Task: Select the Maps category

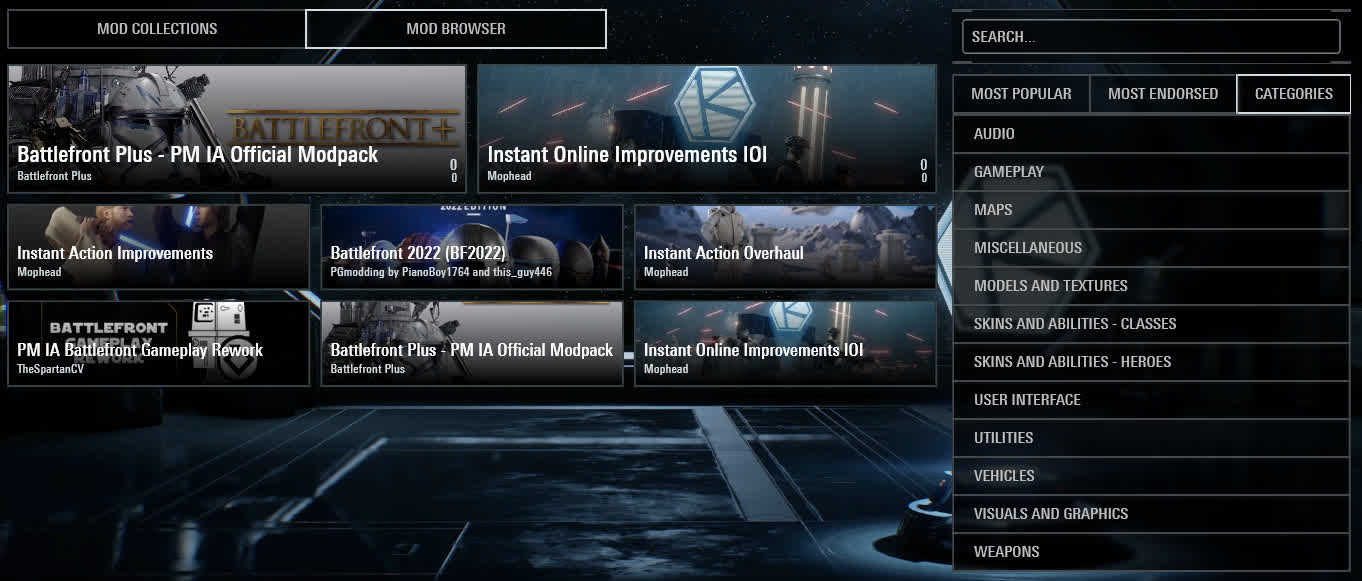Action: point(1150,210)
